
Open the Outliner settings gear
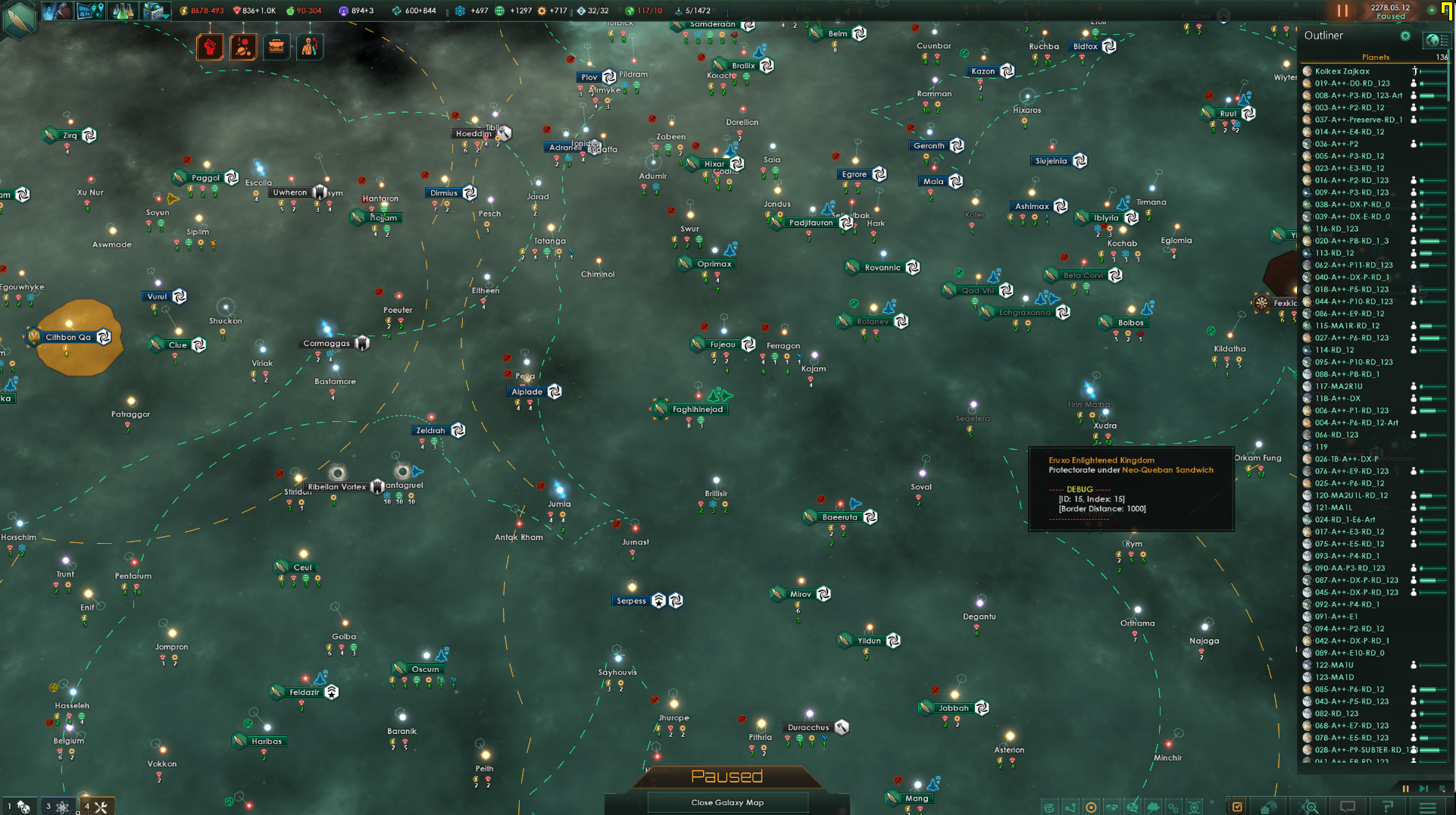coord(1405,36)
